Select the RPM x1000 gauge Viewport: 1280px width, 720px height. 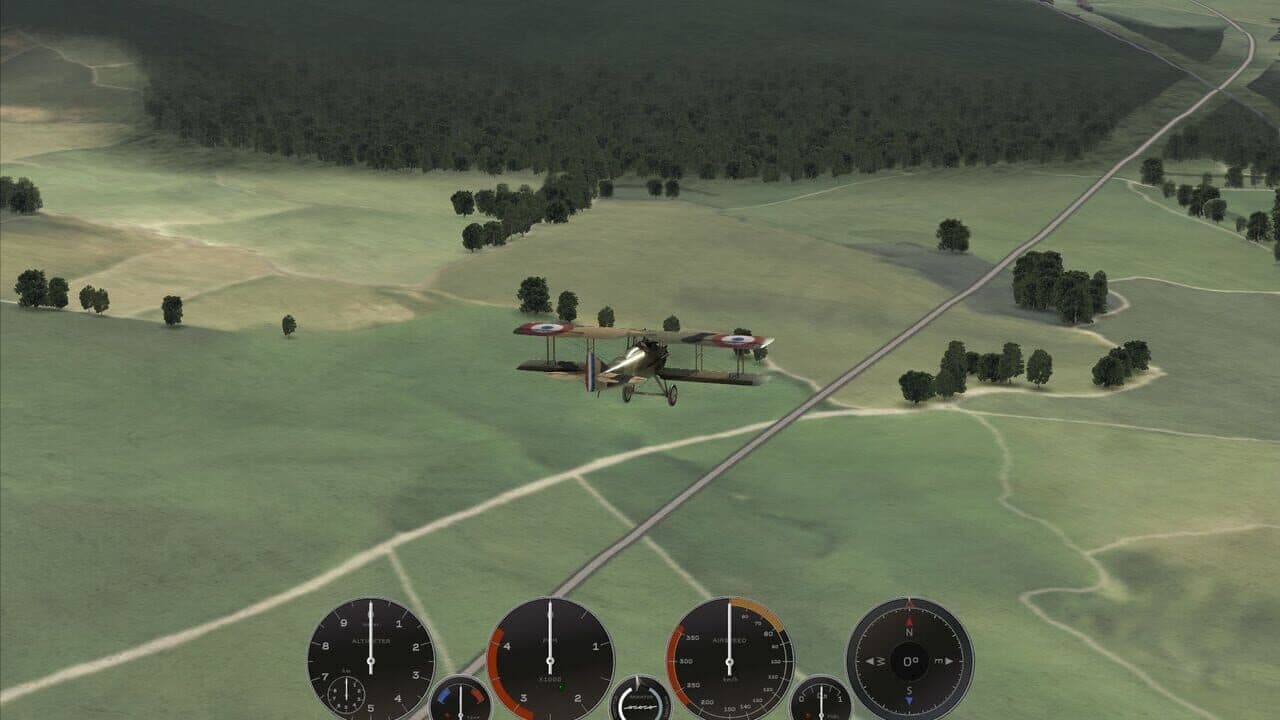coord(548,660)
